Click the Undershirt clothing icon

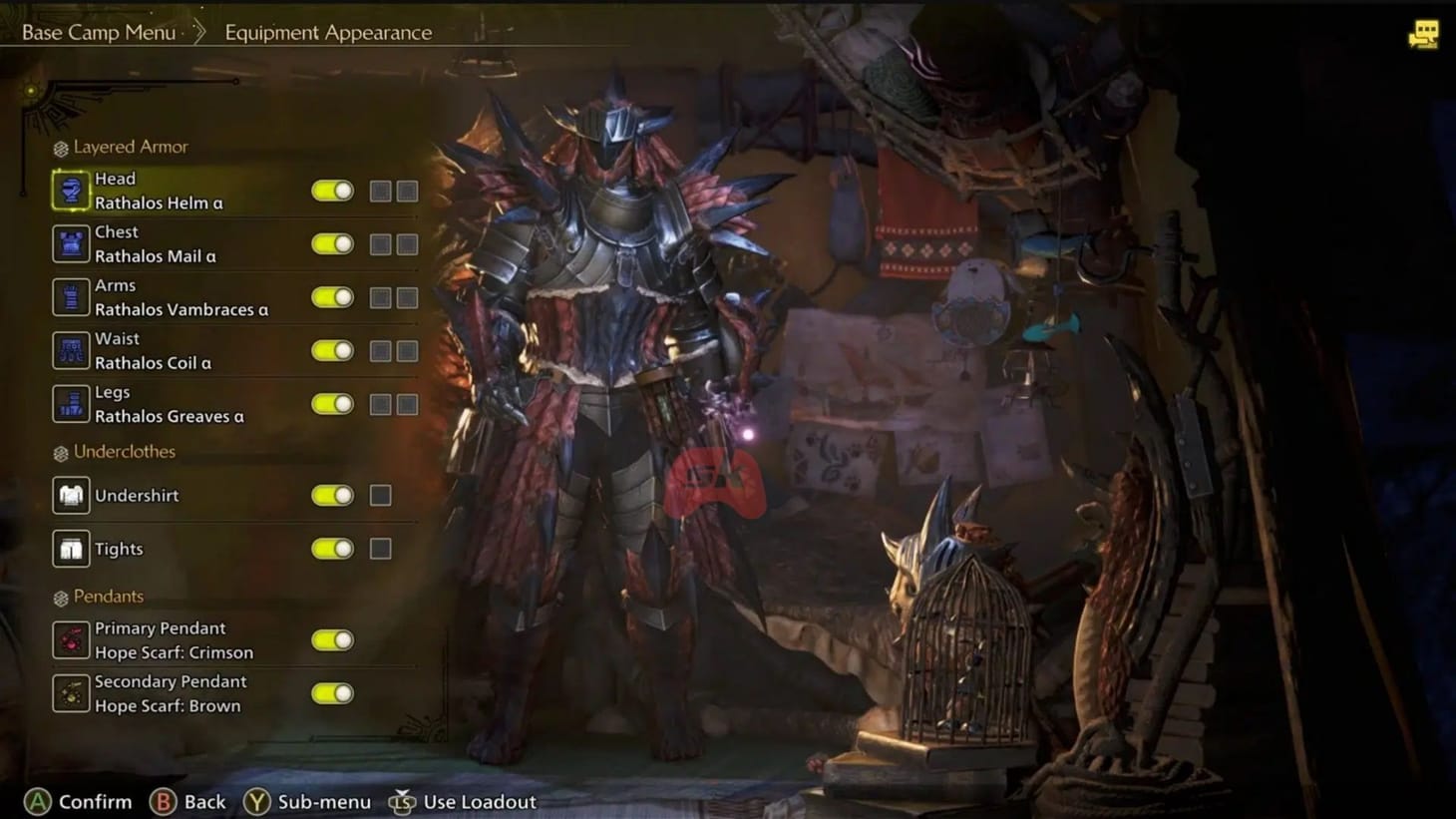coord(70,495)
